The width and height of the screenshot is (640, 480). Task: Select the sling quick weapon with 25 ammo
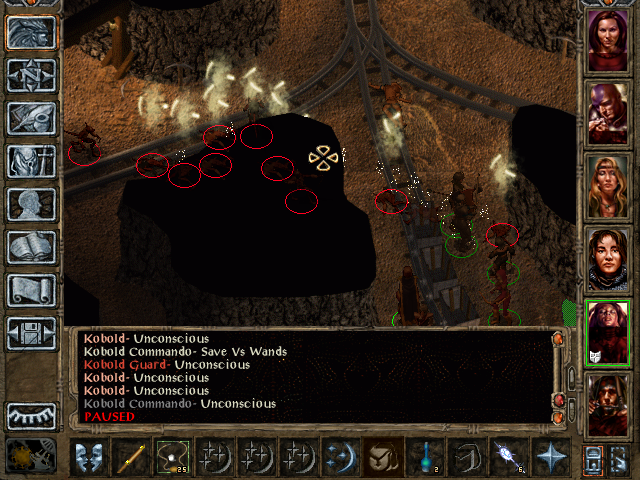pyautogui.click(x=174, y=456)
